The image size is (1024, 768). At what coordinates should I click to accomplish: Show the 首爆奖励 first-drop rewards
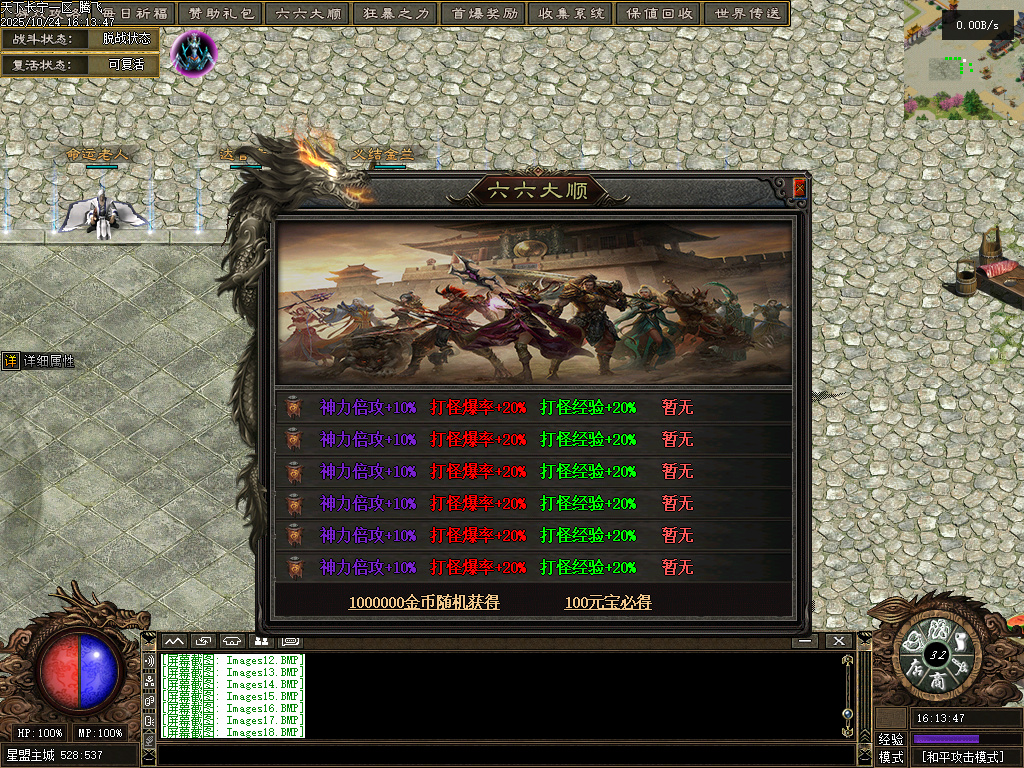484,14
